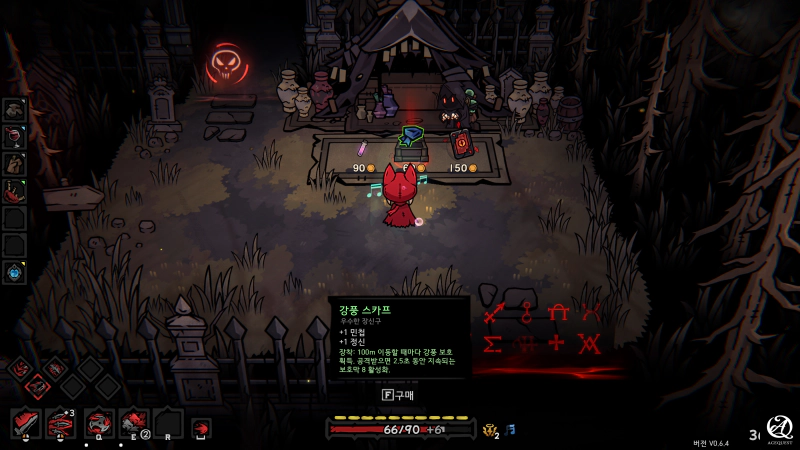Click the brown cloak equipment slot
Viewport: 800px width, 450px height.
pos(14,163)
